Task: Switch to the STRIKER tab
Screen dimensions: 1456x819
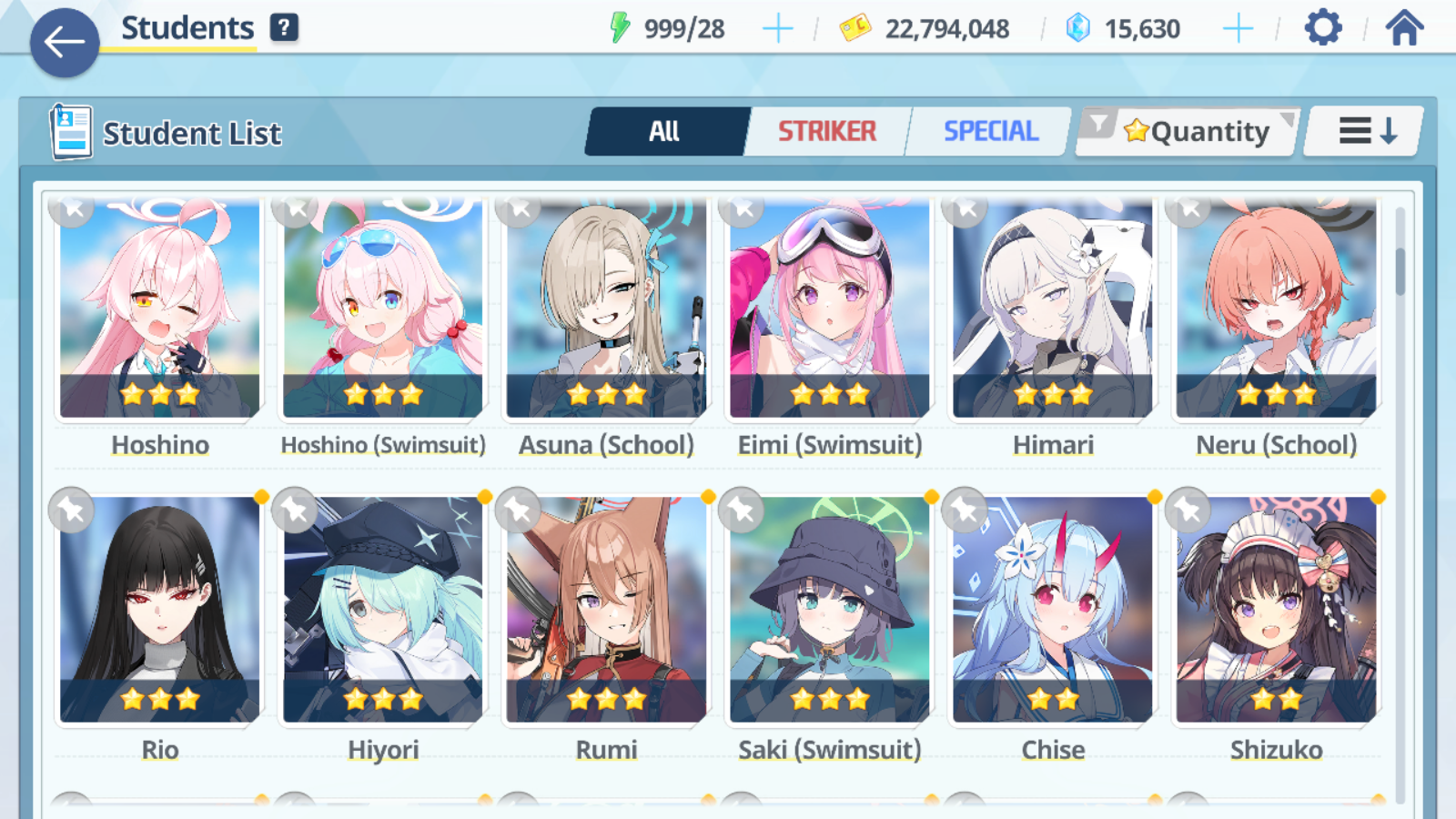Action: [x=826, y=132]
